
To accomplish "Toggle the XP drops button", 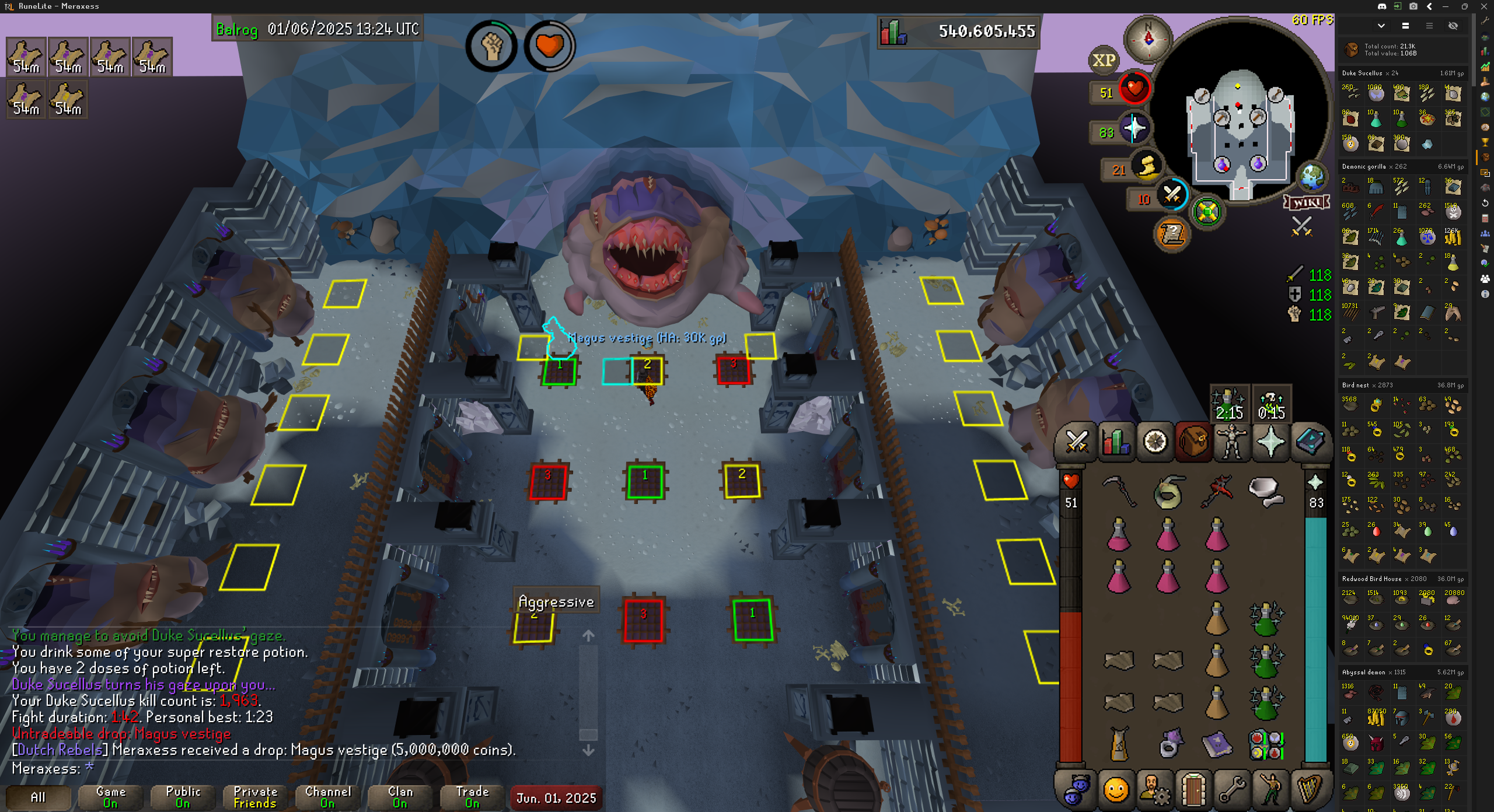I will click(1104, 60).
